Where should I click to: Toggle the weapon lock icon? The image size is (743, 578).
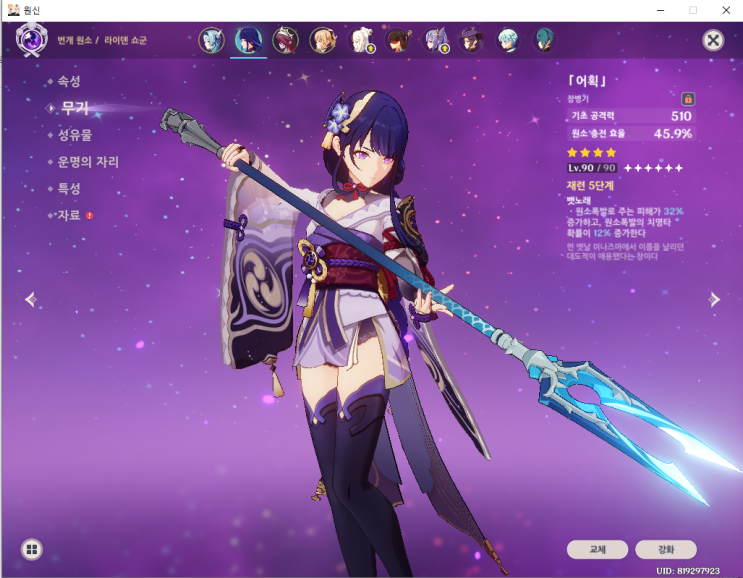click(688, 99)
